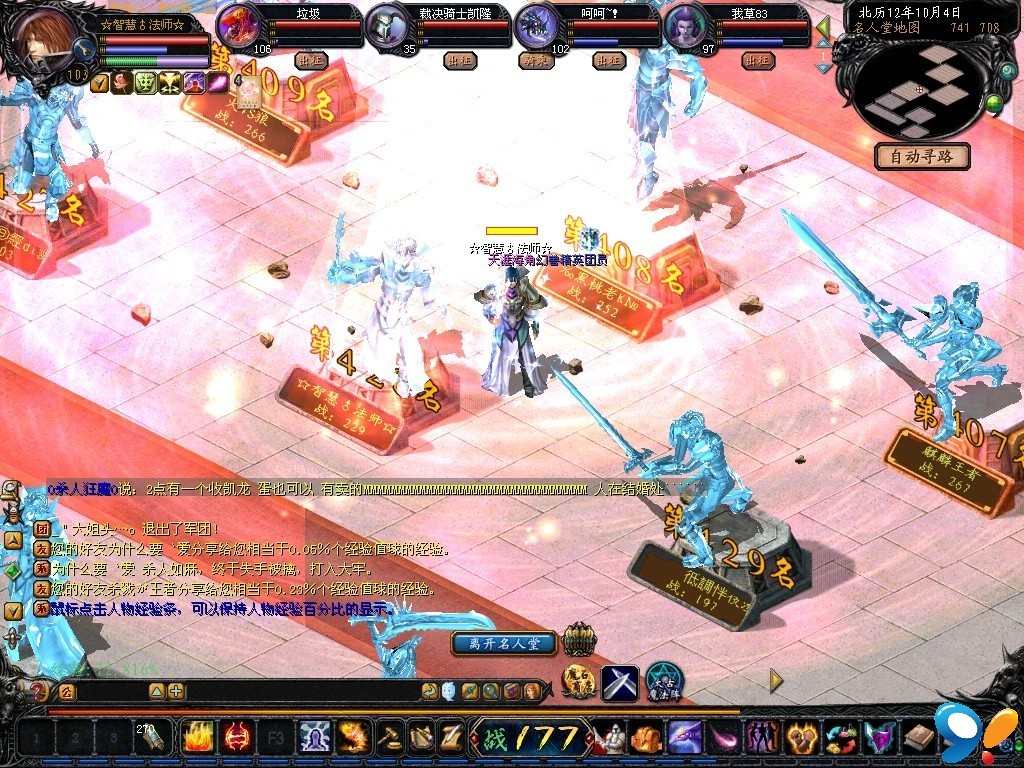Click the chat scroll-down arrow button
Viewport: 1024px width, 768px height.
point(14,610)
